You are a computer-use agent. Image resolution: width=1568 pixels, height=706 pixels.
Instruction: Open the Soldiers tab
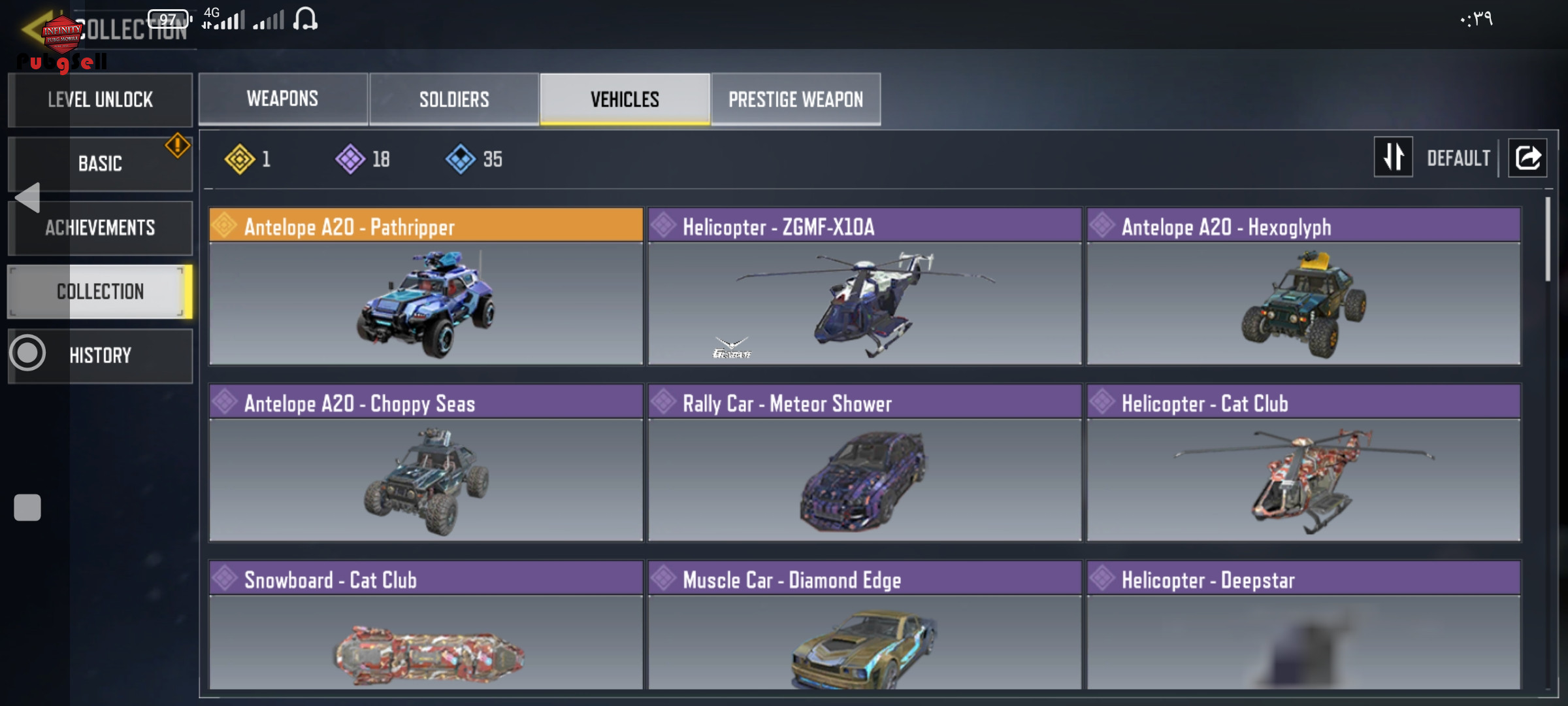[454, 99]
